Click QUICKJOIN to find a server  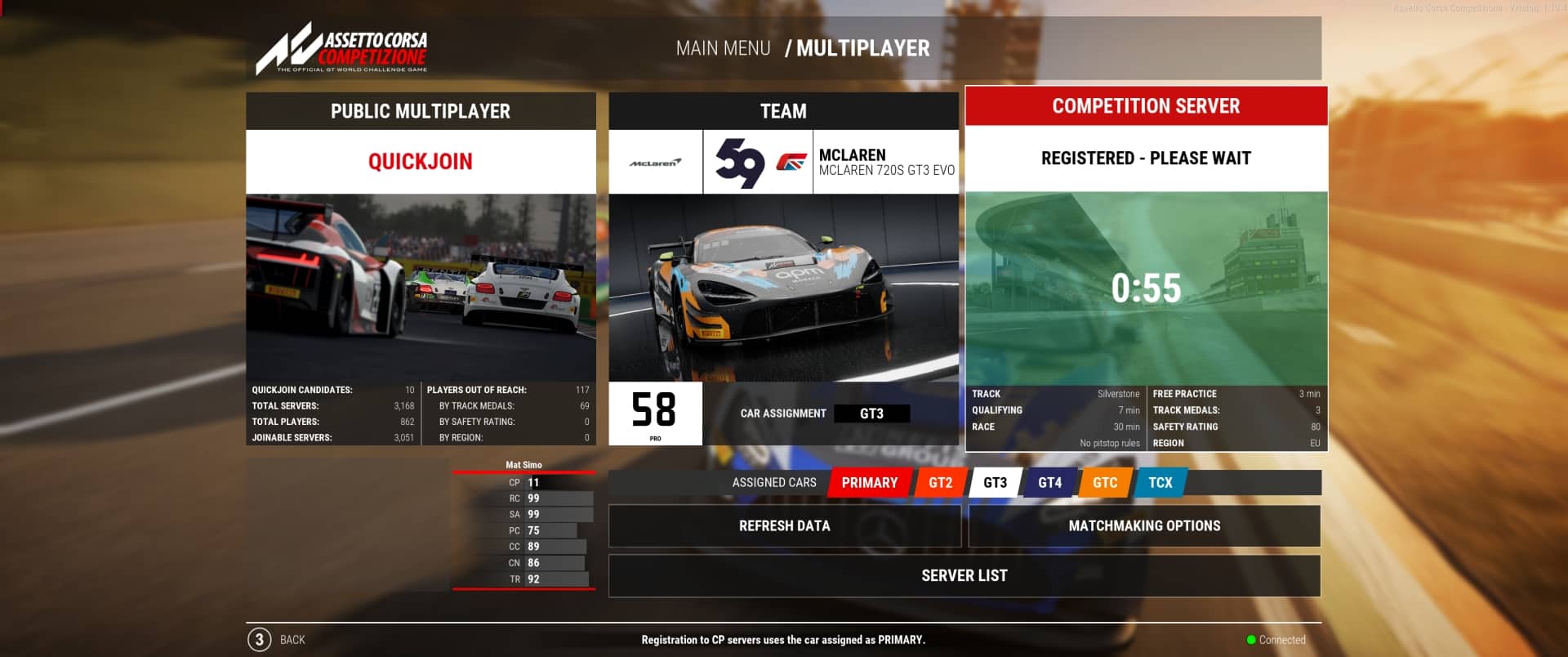tap(421, 161)
